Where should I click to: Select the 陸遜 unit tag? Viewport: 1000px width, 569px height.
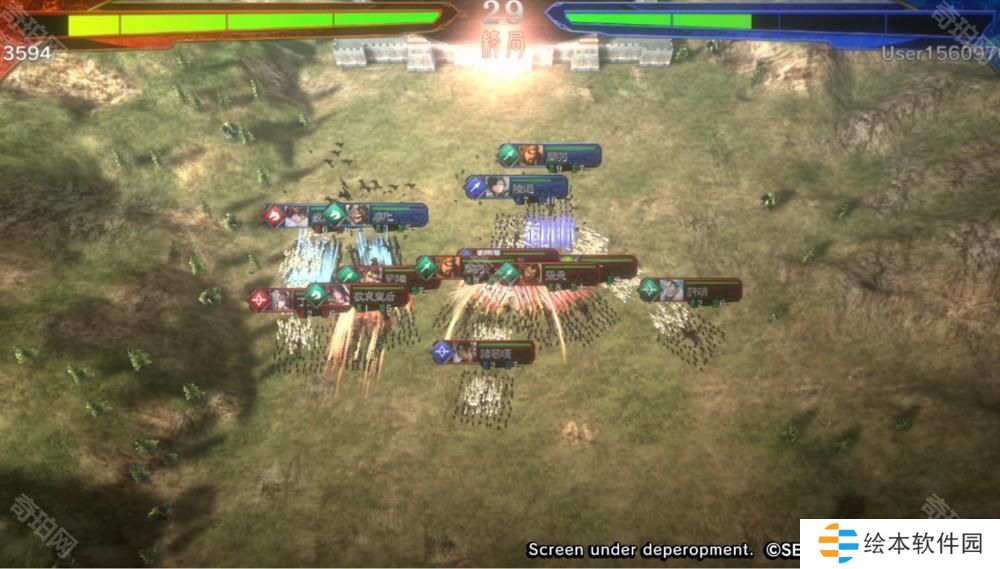518,187
